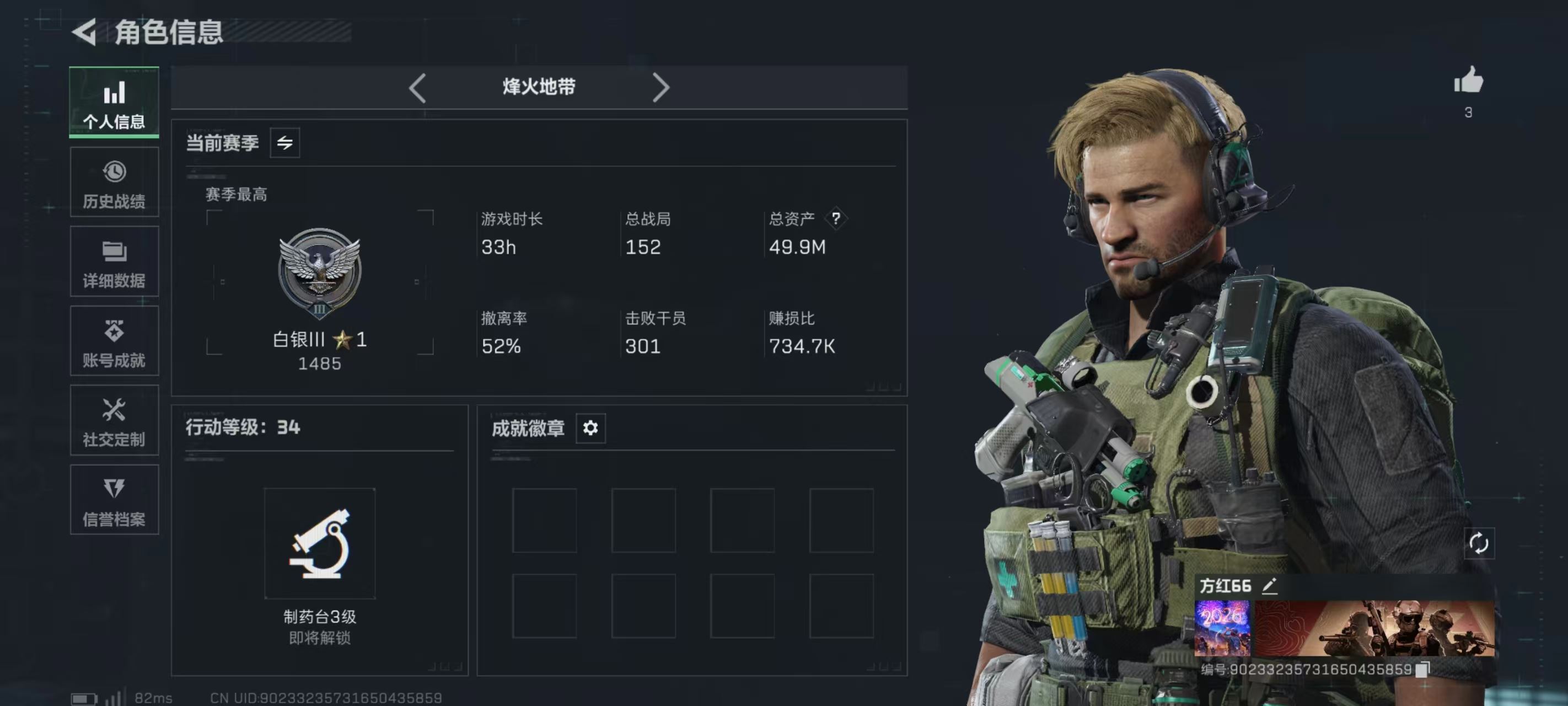Give a thumbs-up like to the profile
Viewport: 1568px width, 706px height.
(x=1468, y=82)
